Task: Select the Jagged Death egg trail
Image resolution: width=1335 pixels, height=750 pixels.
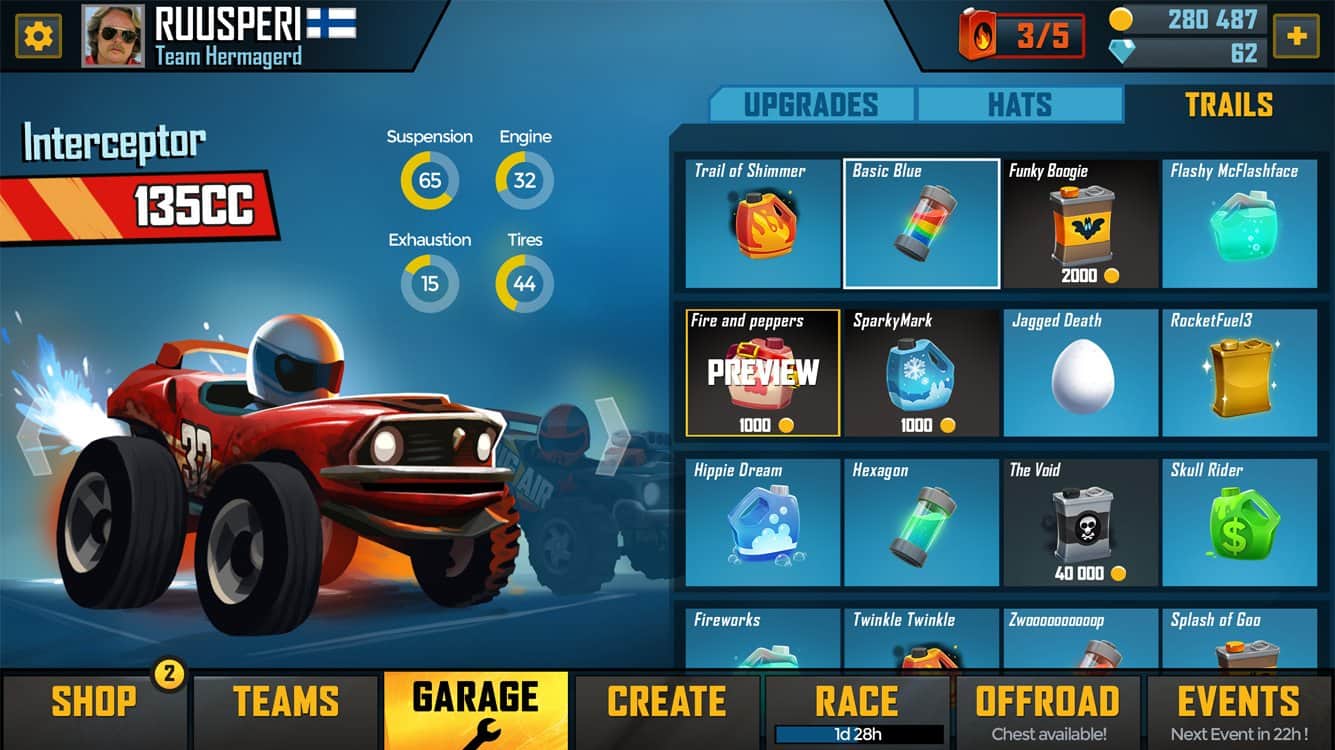Action: click(x=1081, y=373)
